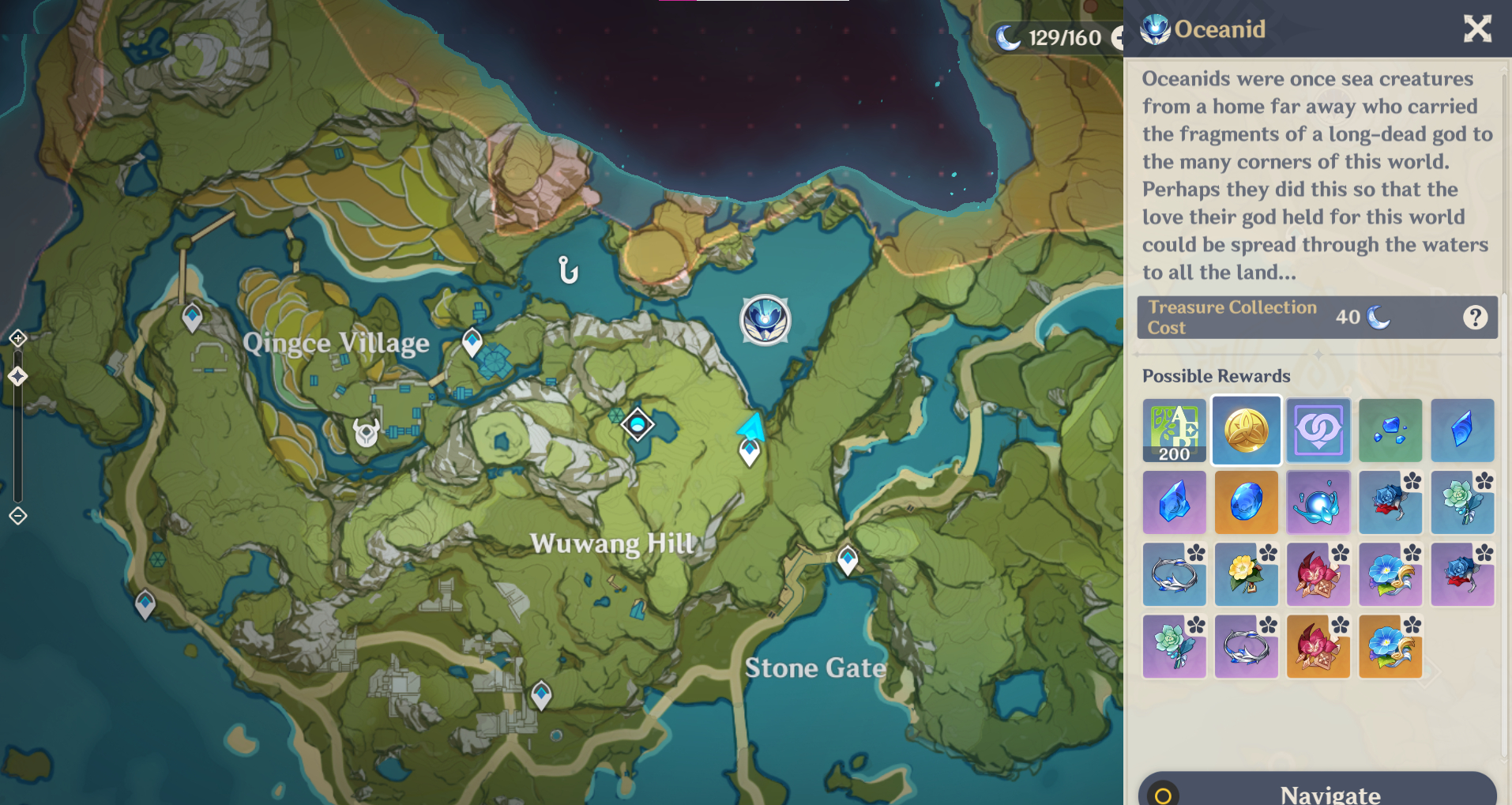View the Adventure EXP 200 reward
Image resolution: width=1512 pixels, height=805 pixels.
tap(1174, 431)
